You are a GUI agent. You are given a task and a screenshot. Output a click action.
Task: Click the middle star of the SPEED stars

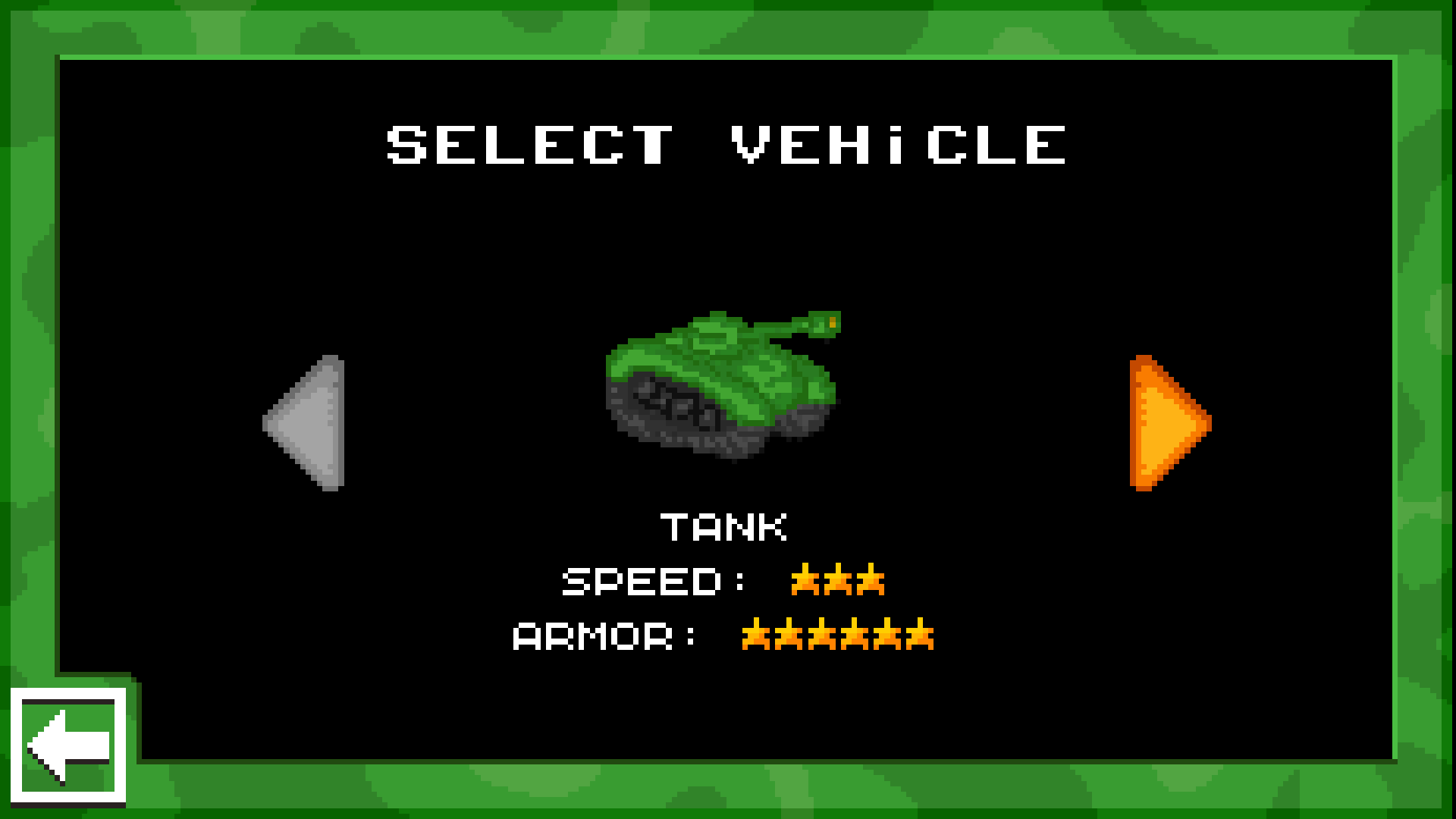coord(838,580)
